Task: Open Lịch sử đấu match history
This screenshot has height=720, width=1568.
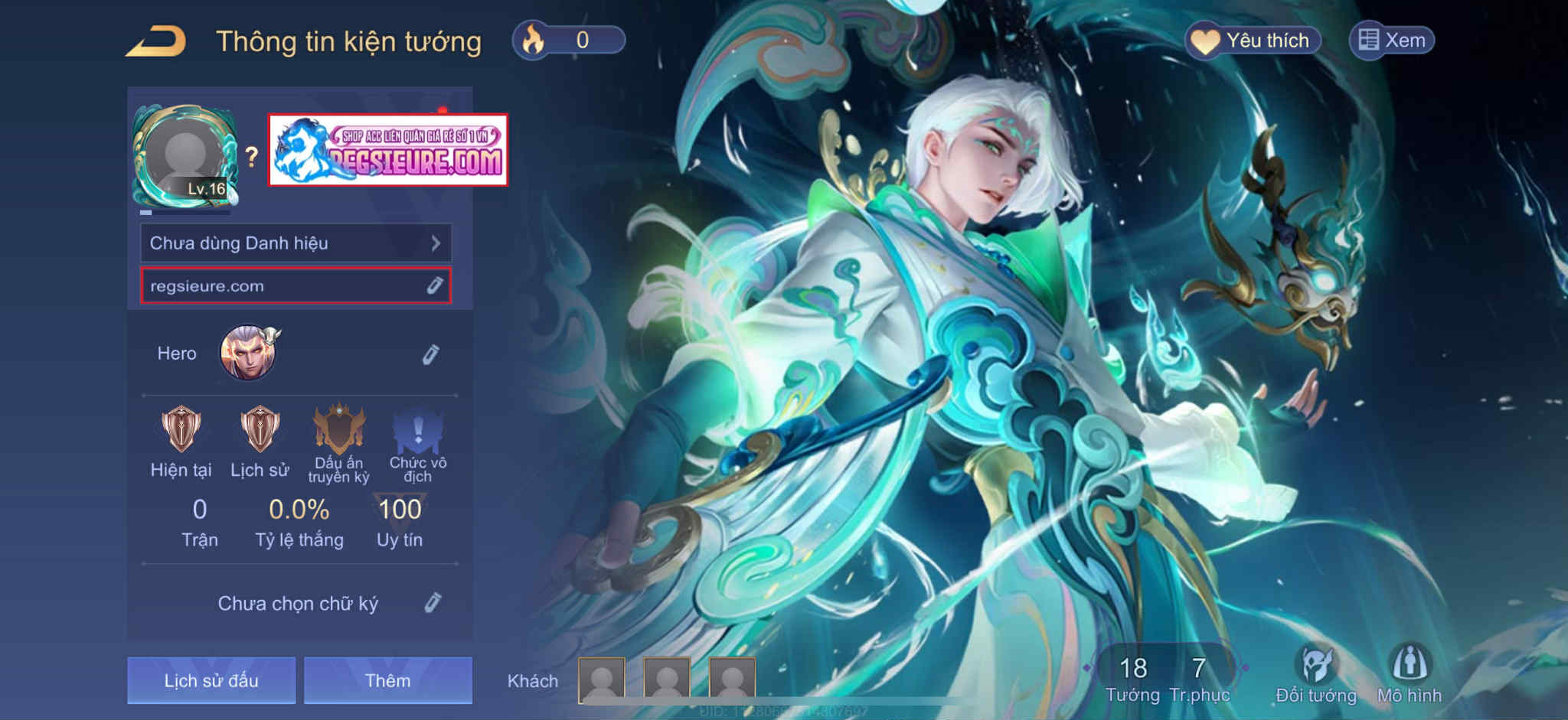Action: click(x=211, y=680)
